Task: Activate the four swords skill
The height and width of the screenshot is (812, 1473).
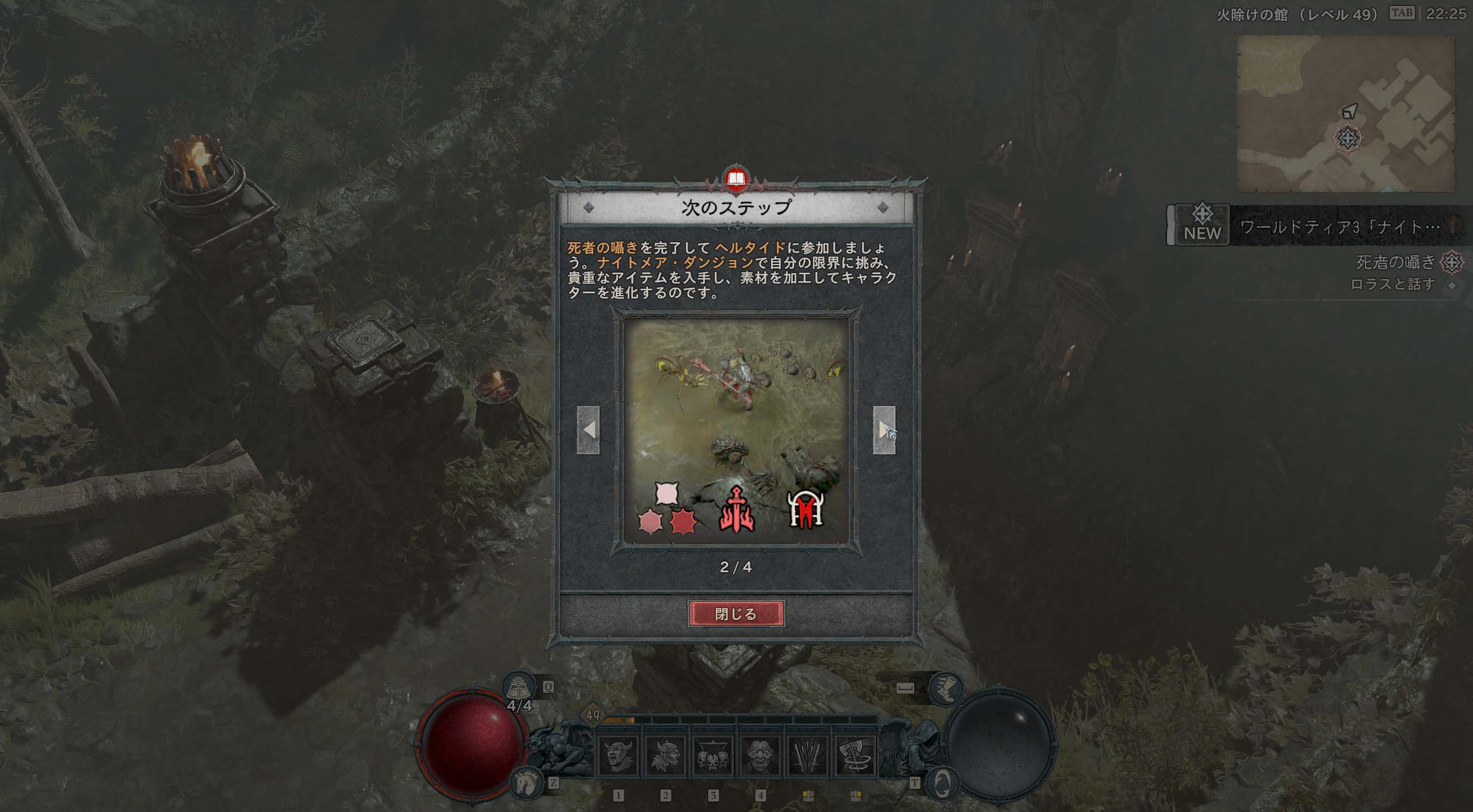Action: click(807, 756)
